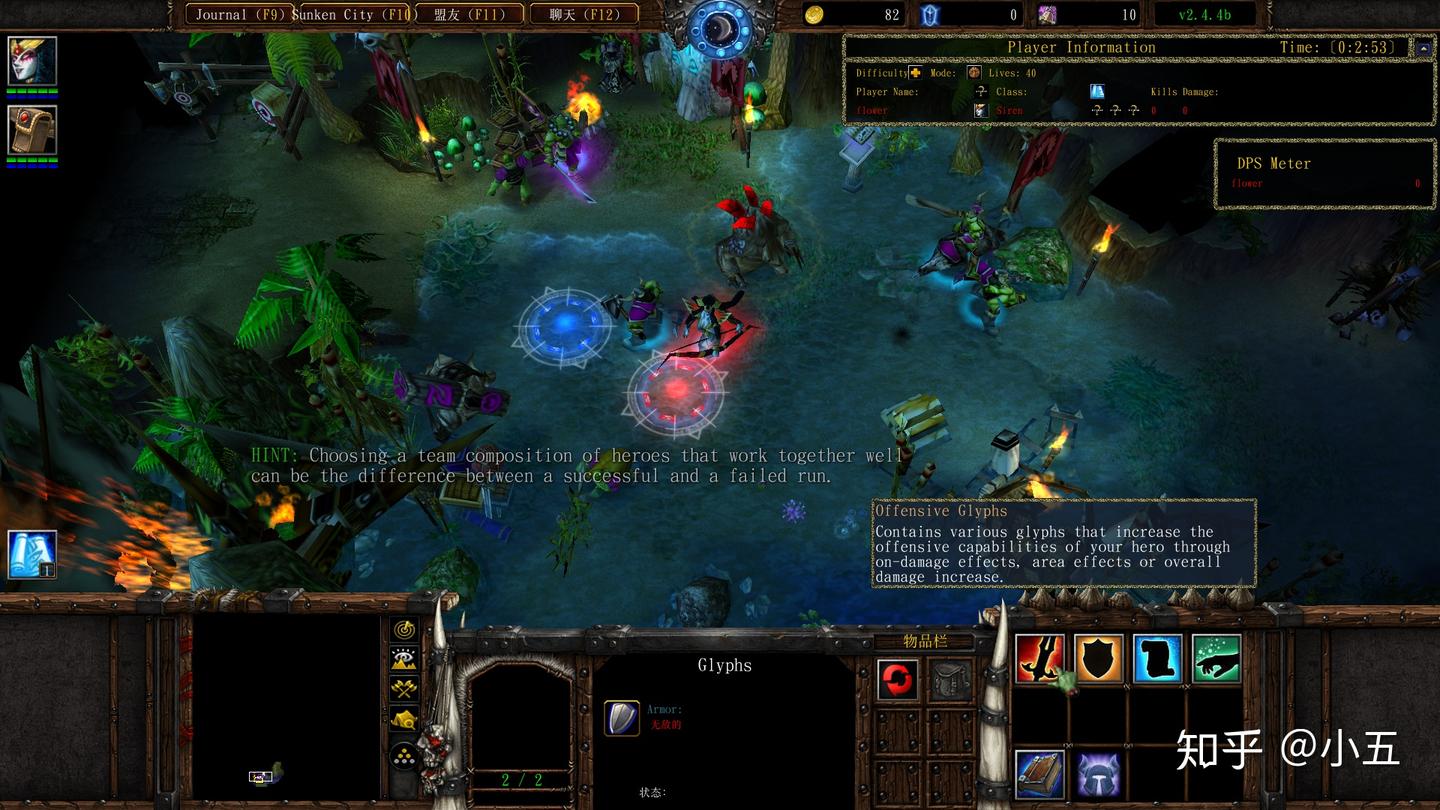The image size is (1440, 810).
Task: Open the 聊天 (F12) chat window
Action: pyautogui.click(x=583, y=14)
